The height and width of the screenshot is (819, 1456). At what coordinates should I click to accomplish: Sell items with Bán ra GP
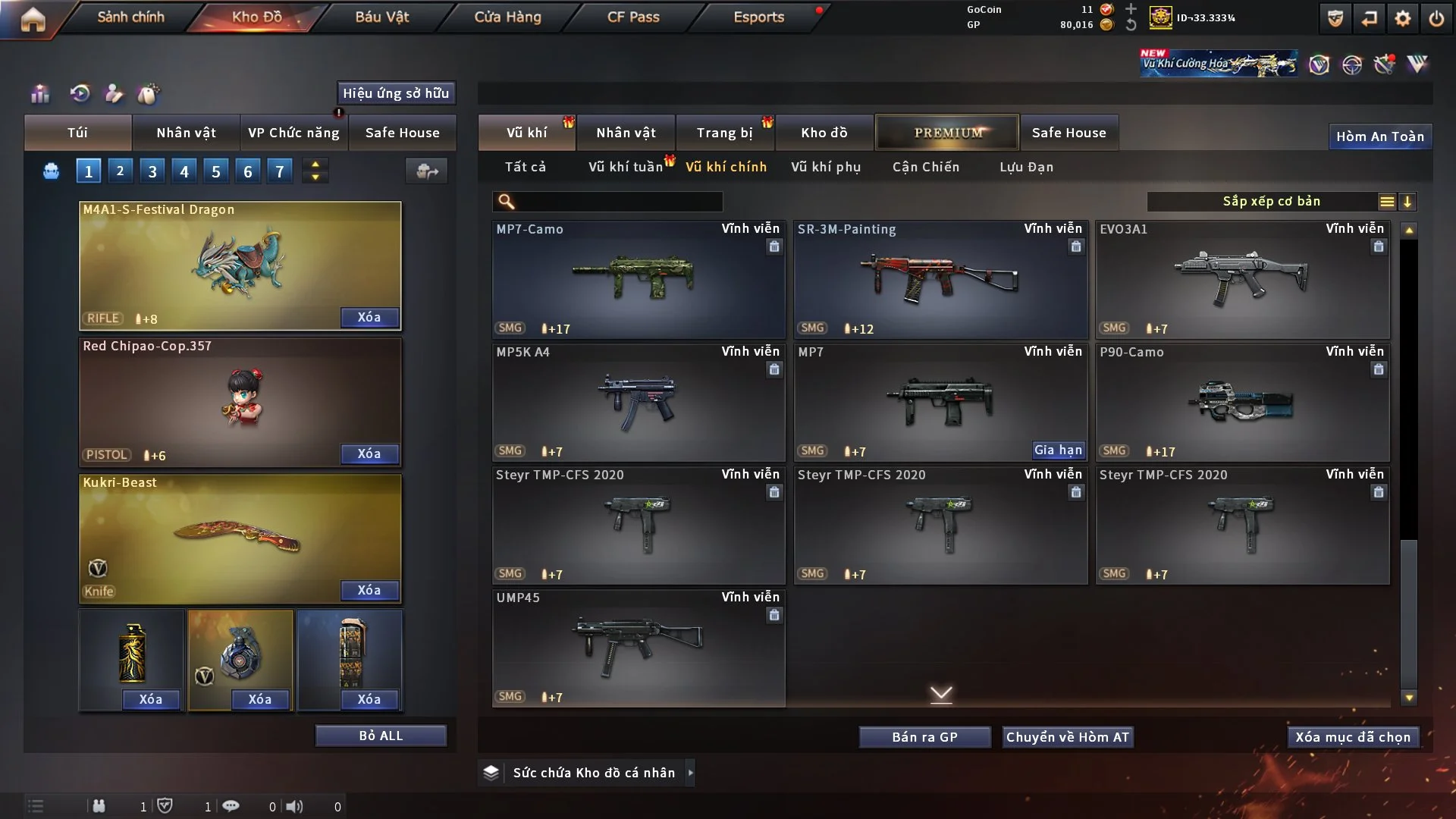tap(924, 737)
